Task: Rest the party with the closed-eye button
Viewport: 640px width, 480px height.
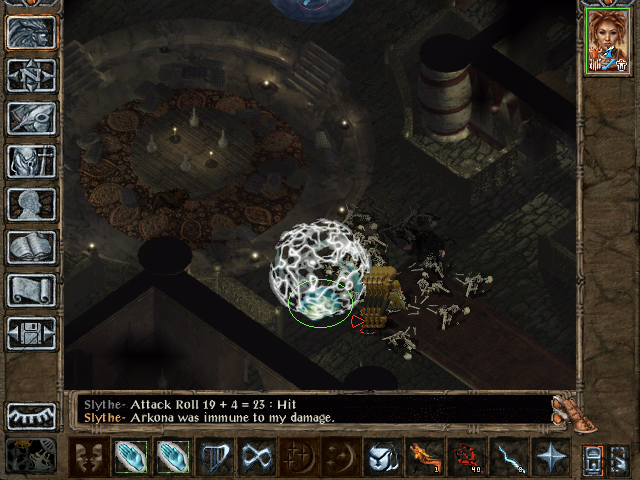Action: coord(31,415)
